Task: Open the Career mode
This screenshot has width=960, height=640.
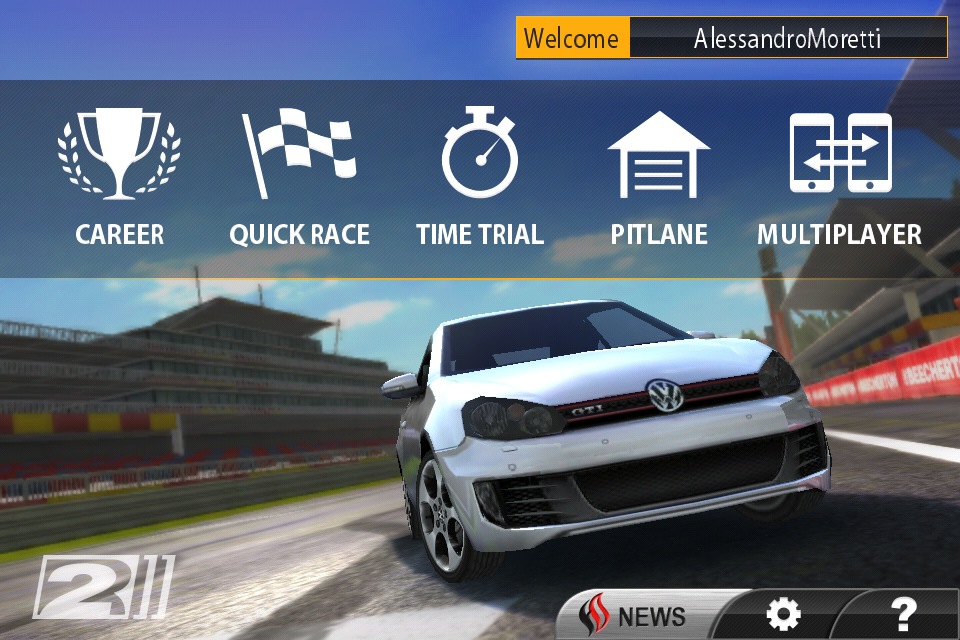Action: pos(119,178)
